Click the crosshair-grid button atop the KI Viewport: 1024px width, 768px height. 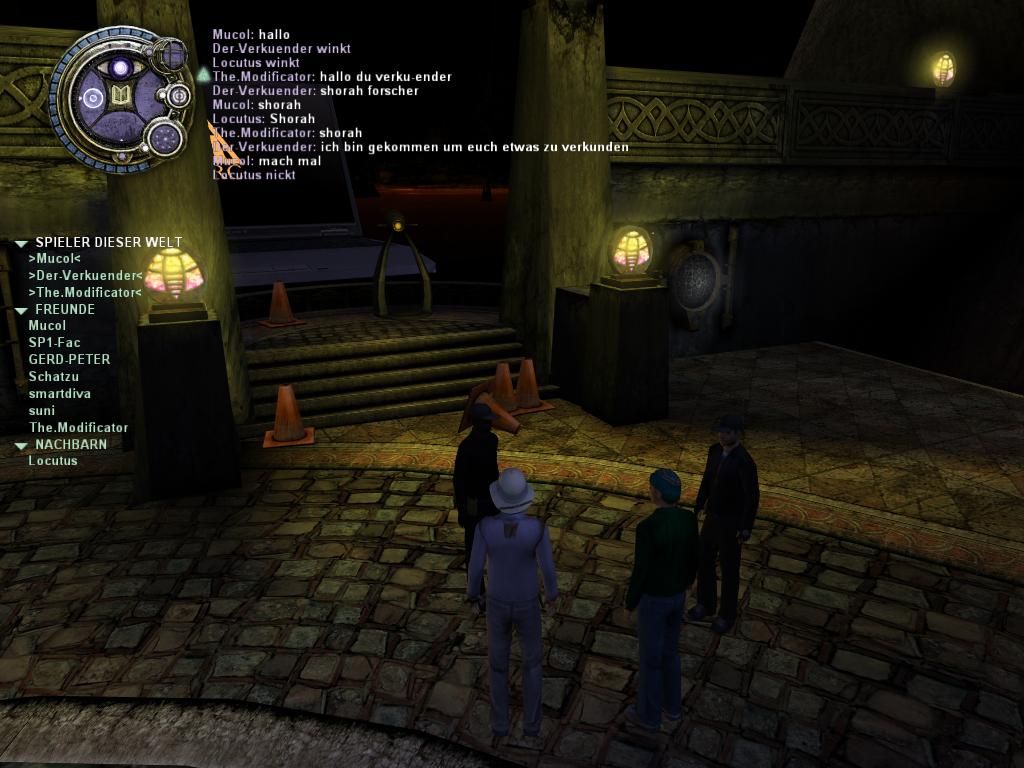point(172,54)
